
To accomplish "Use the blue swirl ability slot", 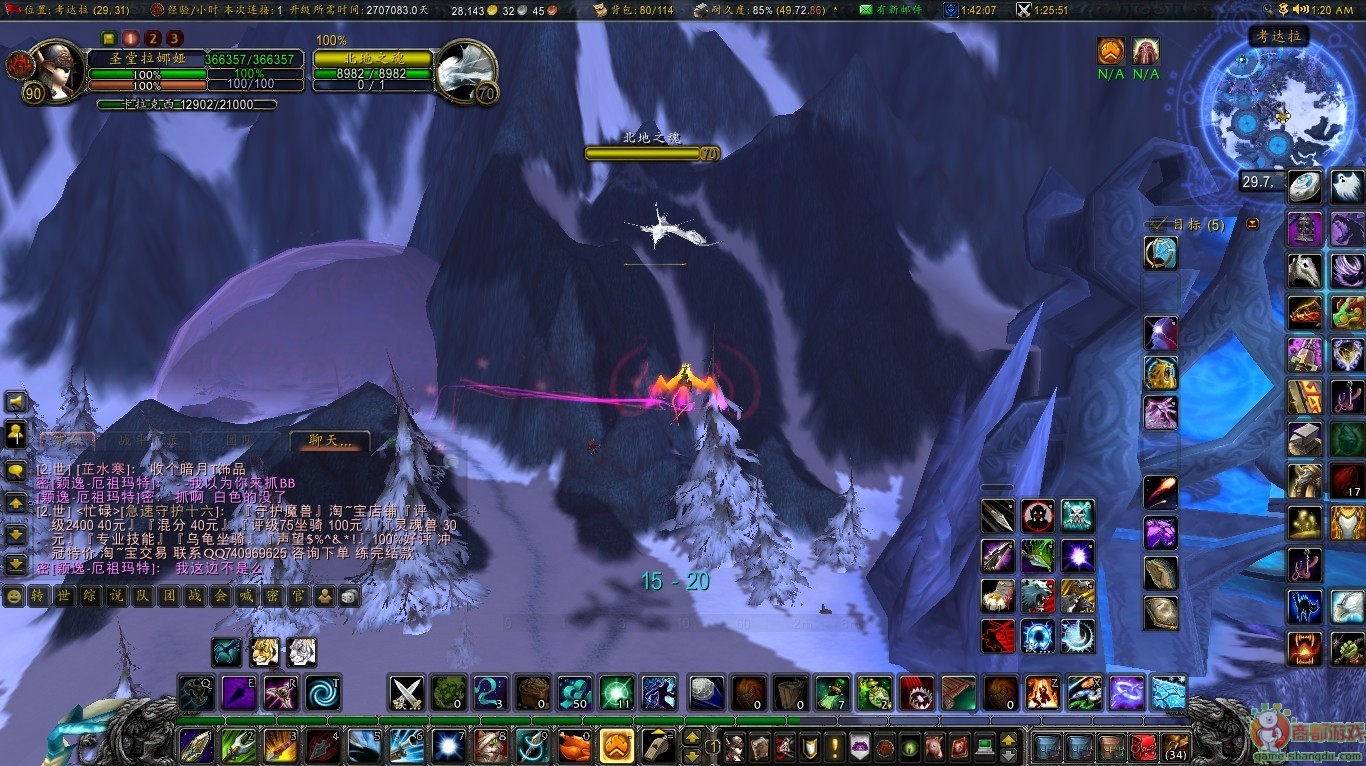I will pos(323,692).
